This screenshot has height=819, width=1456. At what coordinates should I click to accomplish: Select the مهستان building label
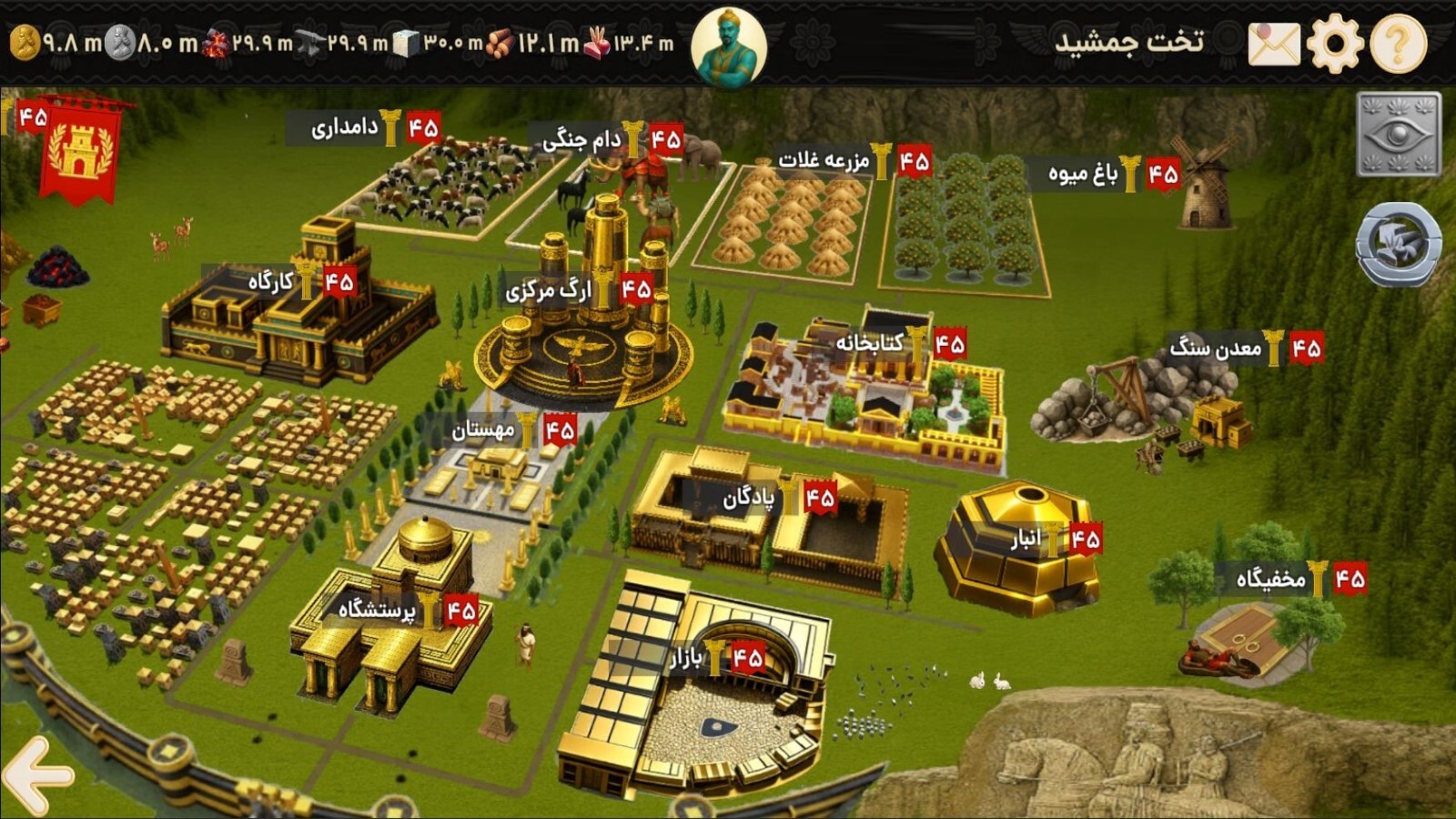[483, 430]
